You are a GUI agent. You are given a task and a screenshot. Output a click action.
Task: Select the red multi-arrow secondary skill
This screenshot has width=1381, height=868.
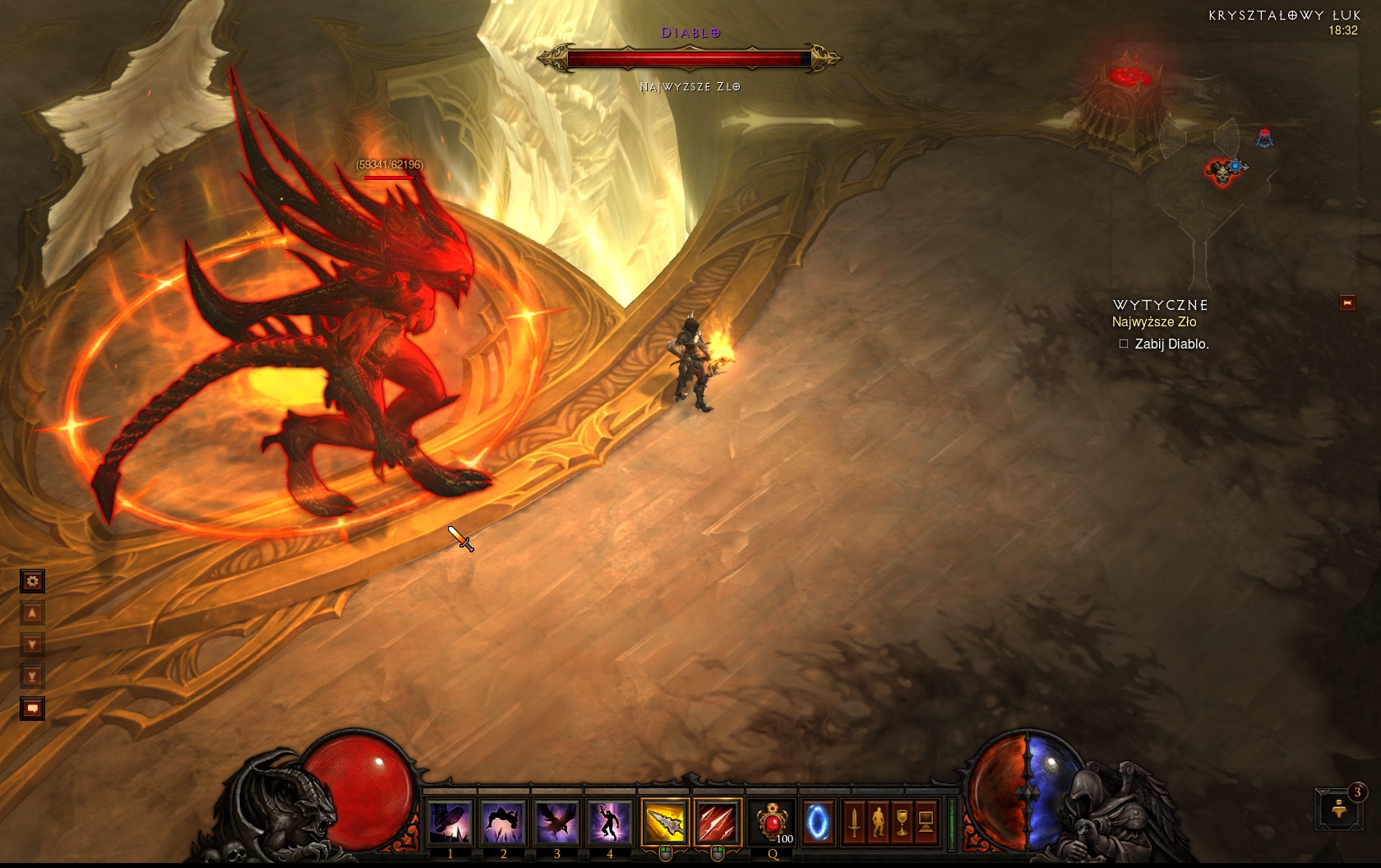[718, 822]
